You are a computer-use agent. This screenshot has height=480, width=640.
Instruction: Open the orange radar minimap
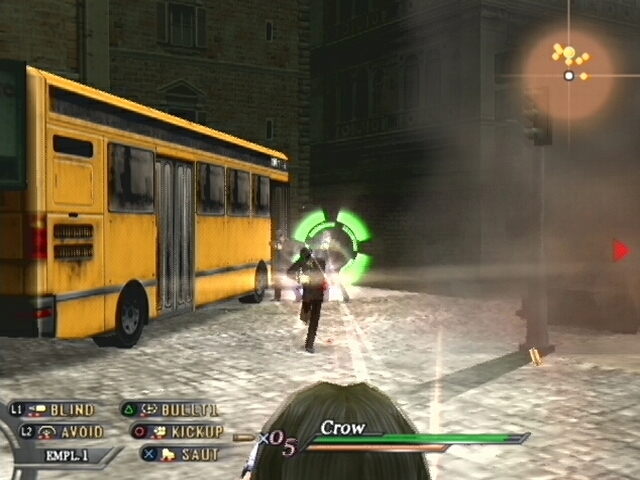point(569,70)
